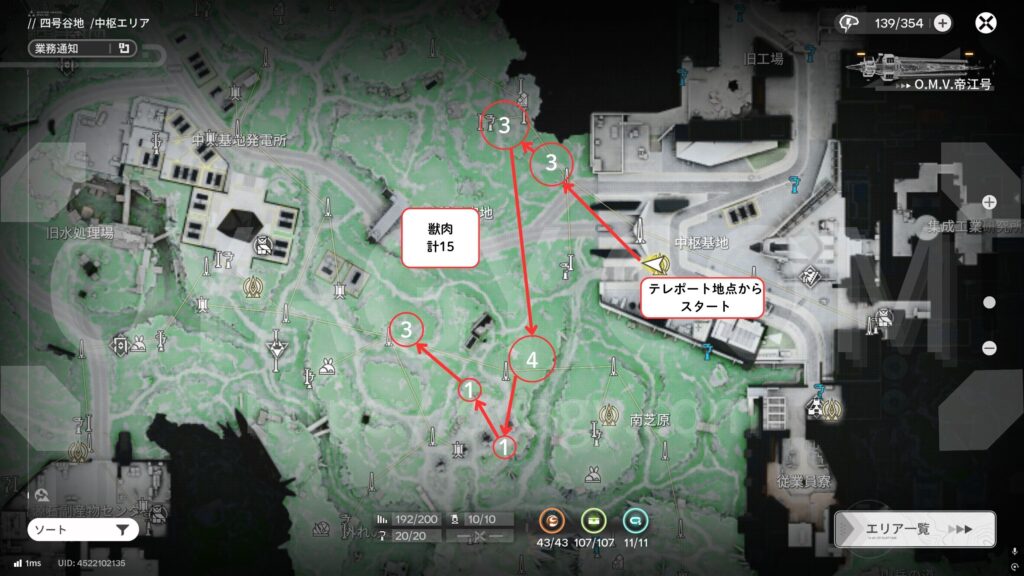The height and width of the screenshot is (576, 1024).
Task: Open the エリア一覧 area list
Action: [915, 529]
